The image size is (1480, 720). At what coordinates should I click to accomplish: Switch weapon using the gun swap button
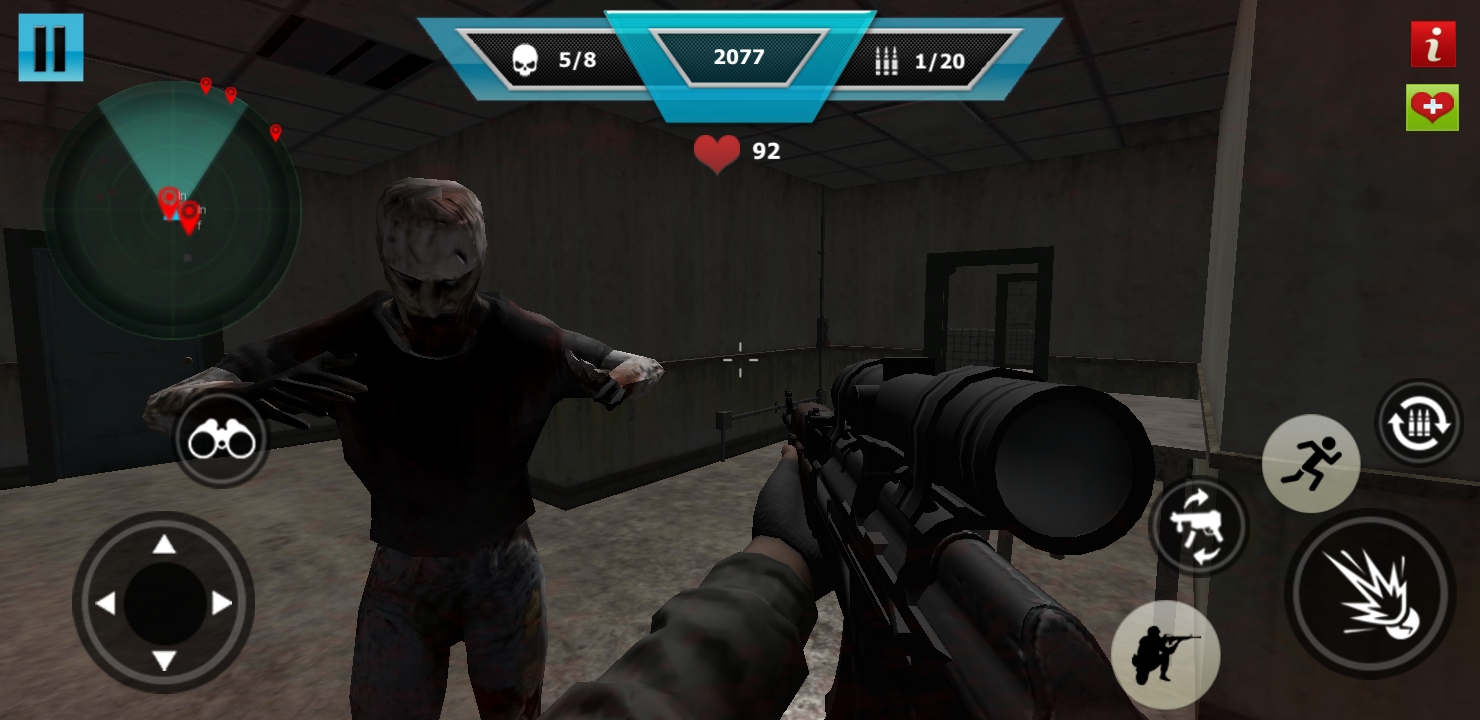1197,526
